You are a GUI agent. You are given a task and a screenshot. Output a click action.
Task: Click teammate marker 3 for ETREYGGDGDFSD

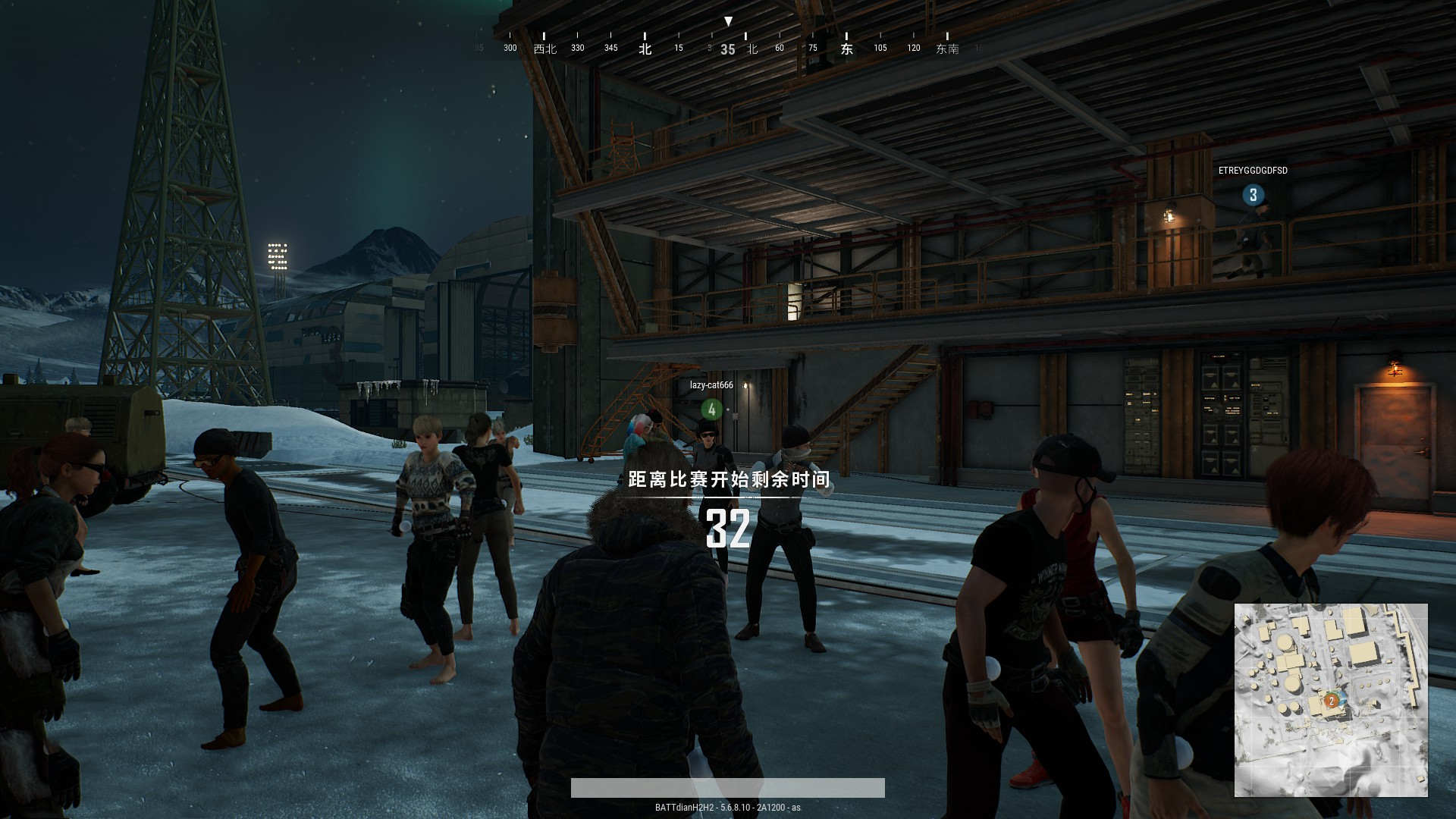click(x=1253, y=195)
